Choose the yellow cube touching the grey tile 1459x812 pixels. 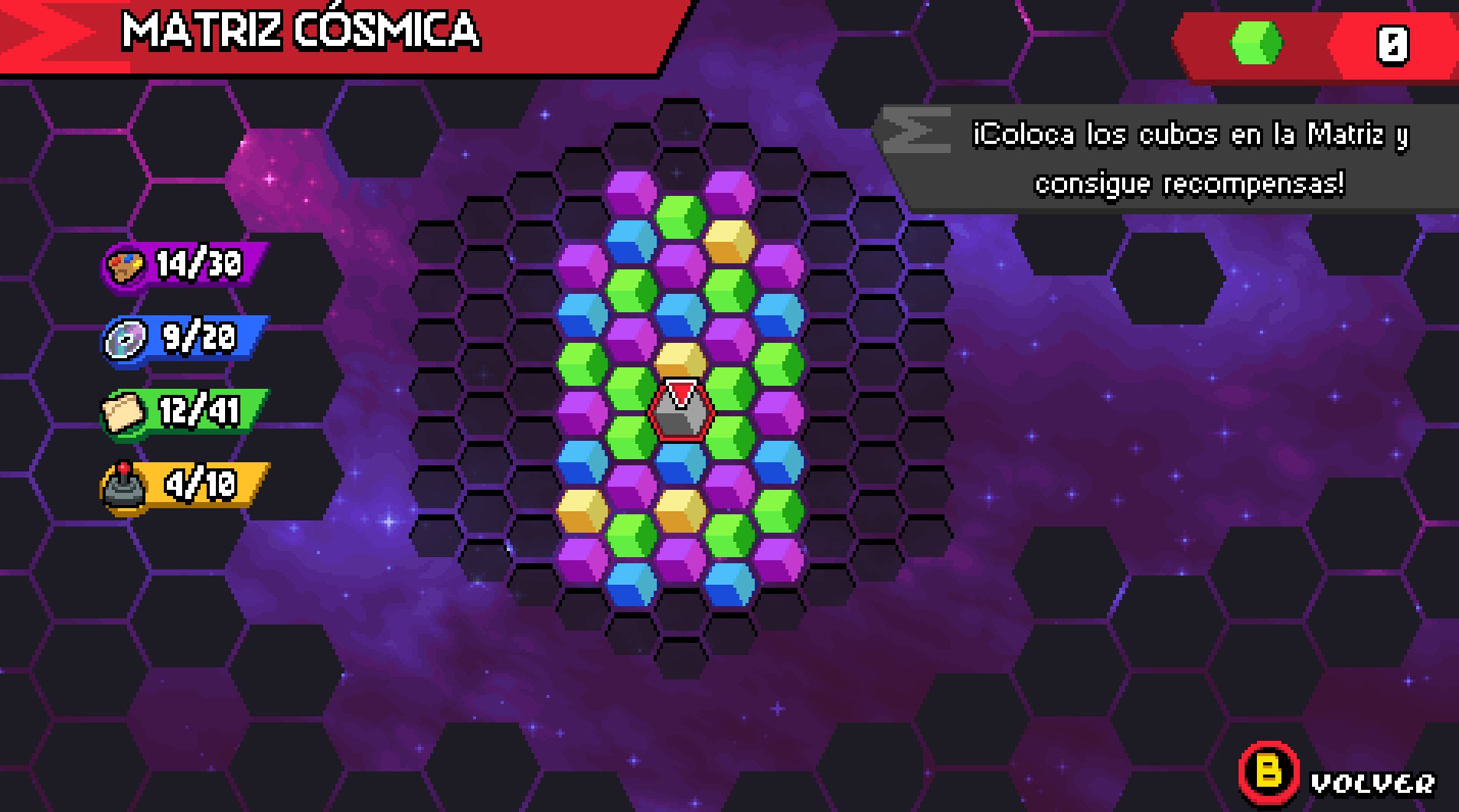click(681, 360)
